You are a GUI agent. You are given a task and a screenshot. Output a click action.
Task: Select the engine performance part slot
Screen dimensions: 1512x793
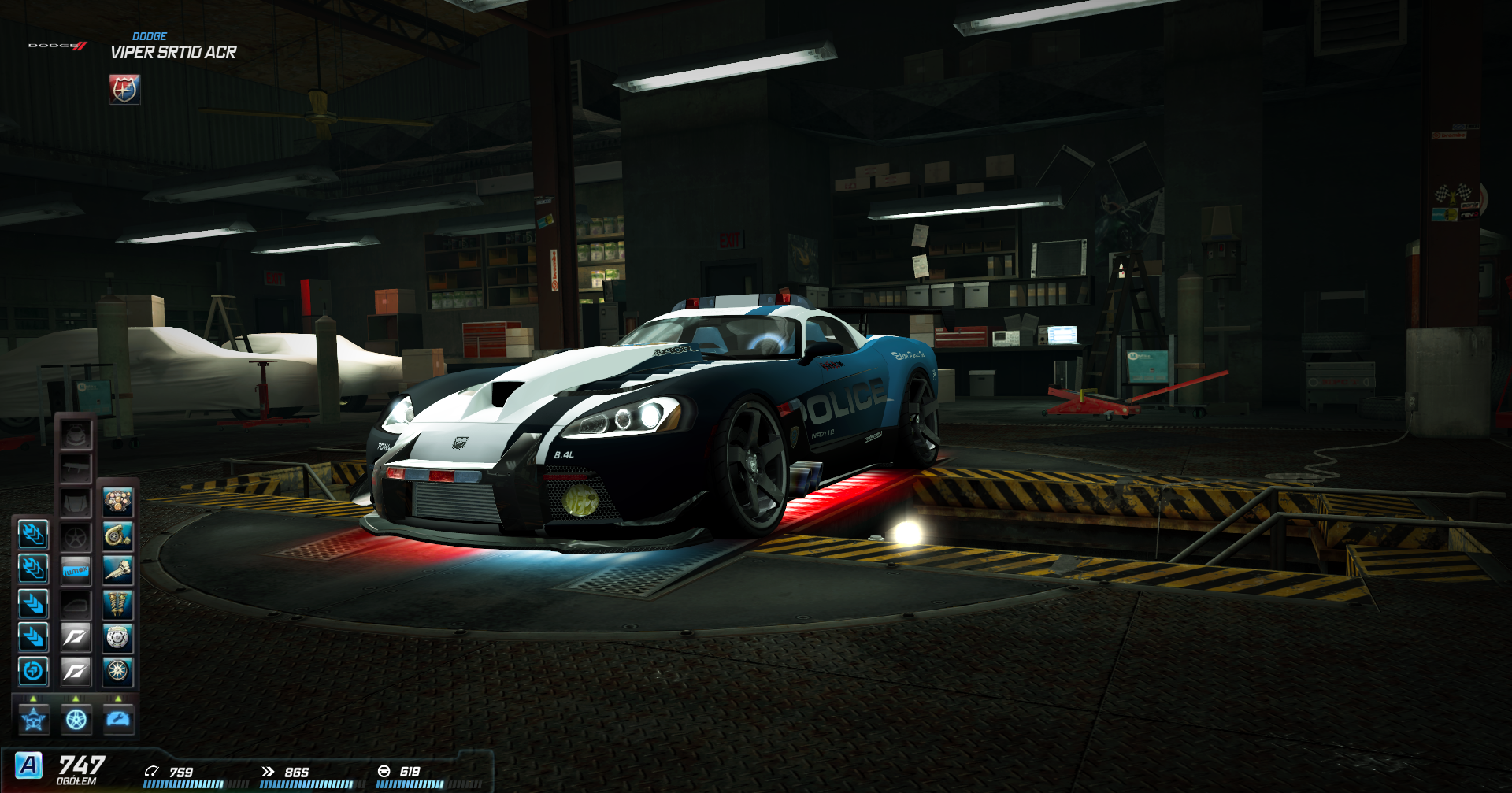118,502
